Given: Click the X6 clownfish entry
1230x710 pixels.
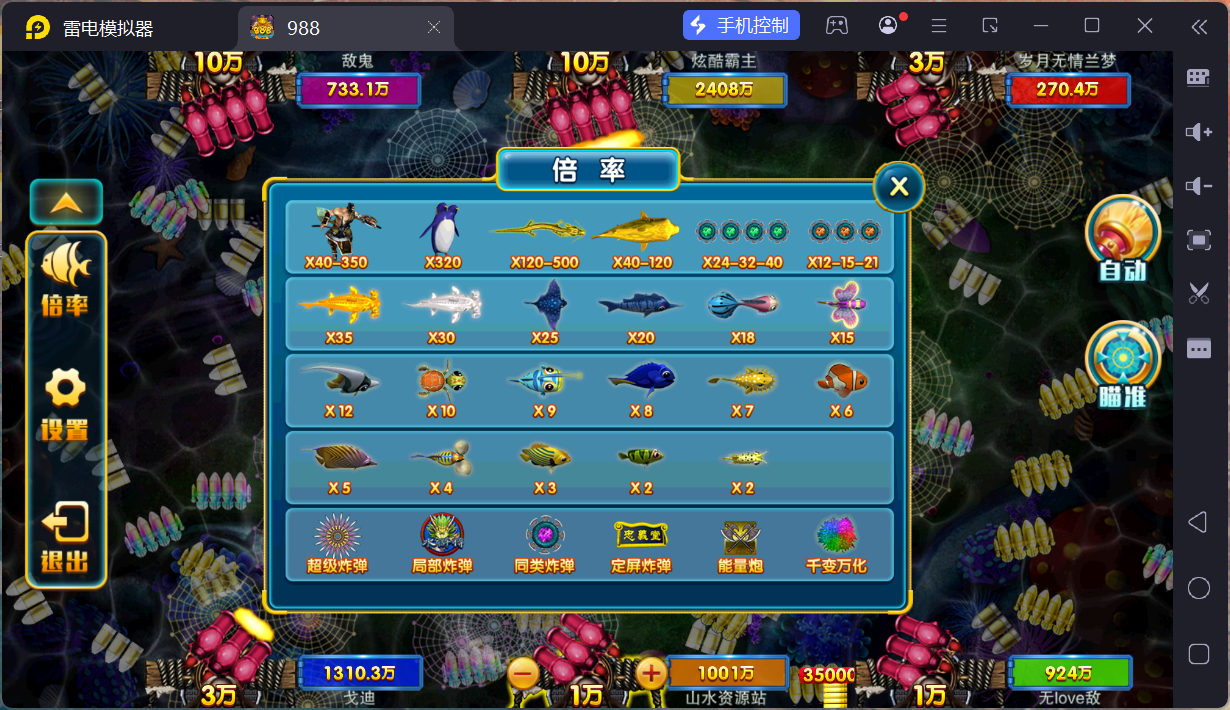Looking at the screenshot, I should (x=841, y=386).
